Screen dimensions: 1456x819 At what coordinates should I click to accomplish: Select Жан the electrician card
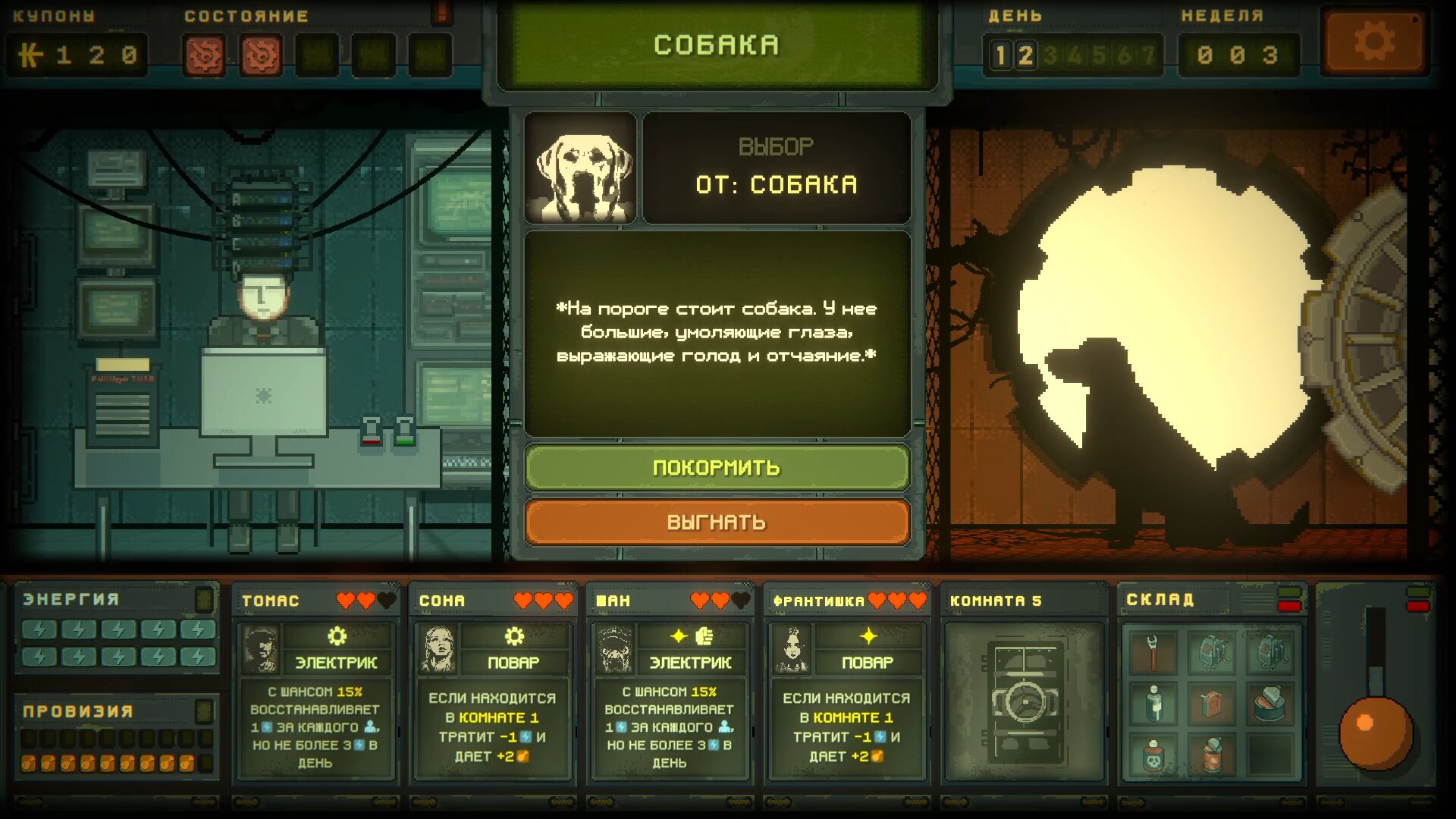(x=670, y=682)
